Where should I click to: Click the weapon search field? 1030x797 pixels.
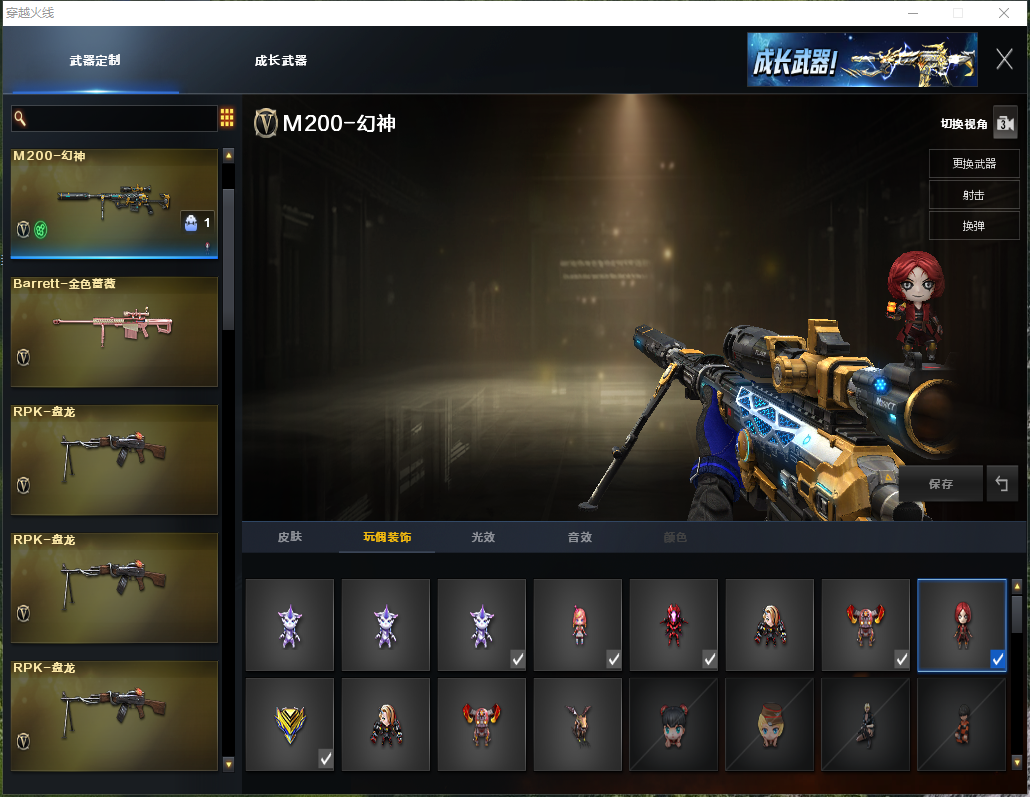coord(114,119)
